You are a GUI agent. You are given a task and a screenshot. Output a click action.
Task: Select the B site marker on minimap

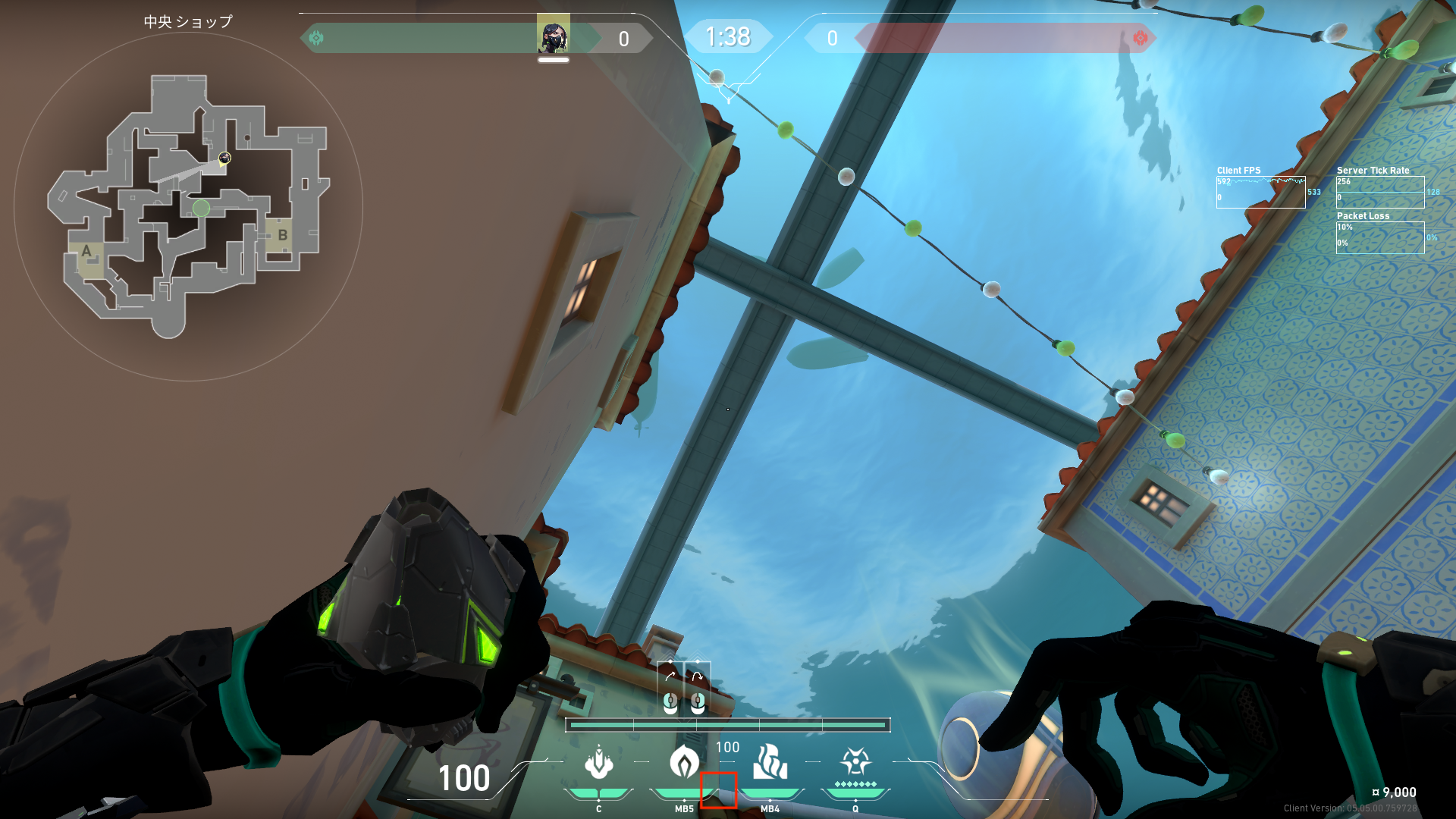coord(282,235)
